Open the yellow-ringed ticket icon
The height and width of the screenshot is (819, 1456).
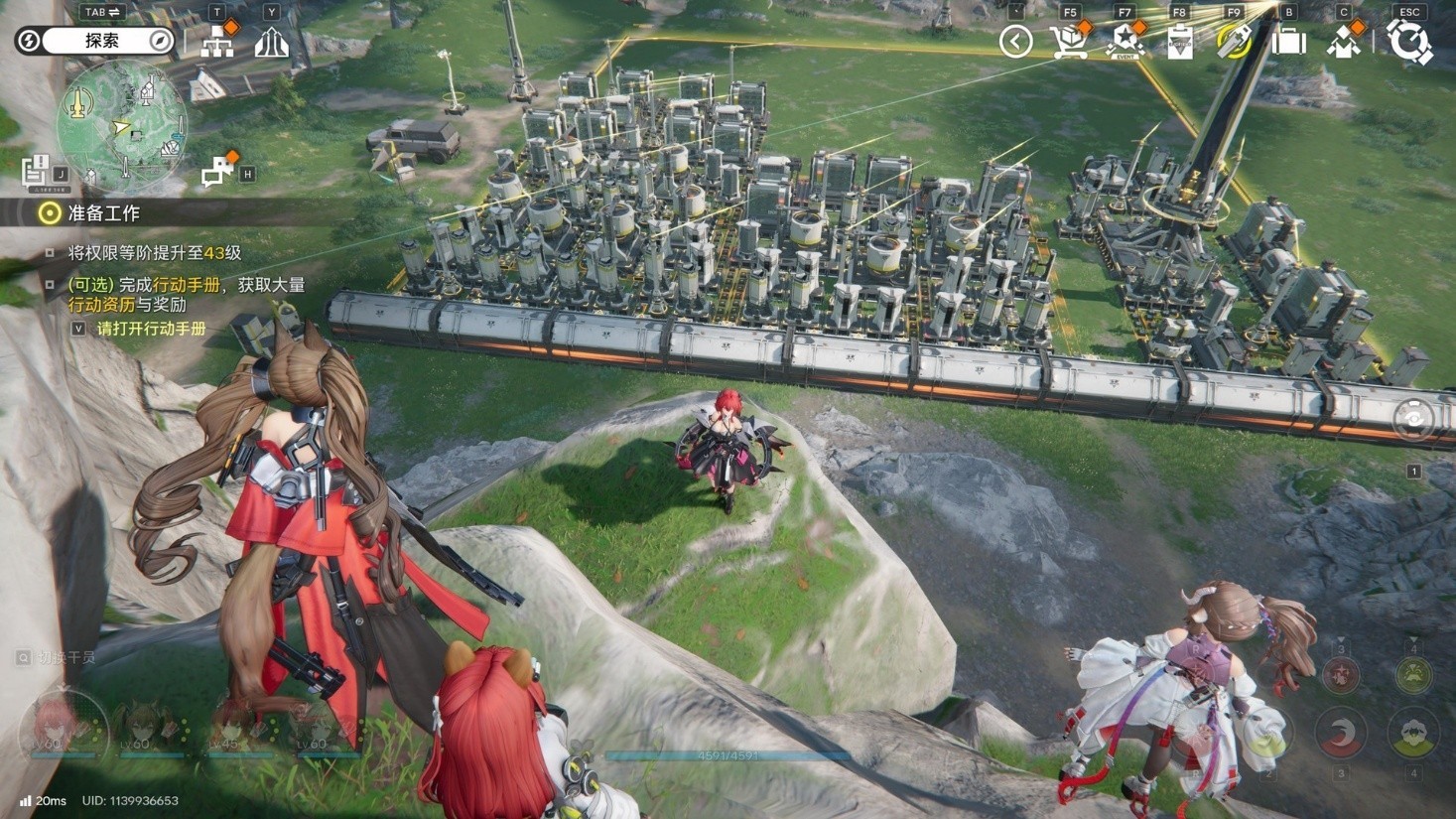[1234, 43]
